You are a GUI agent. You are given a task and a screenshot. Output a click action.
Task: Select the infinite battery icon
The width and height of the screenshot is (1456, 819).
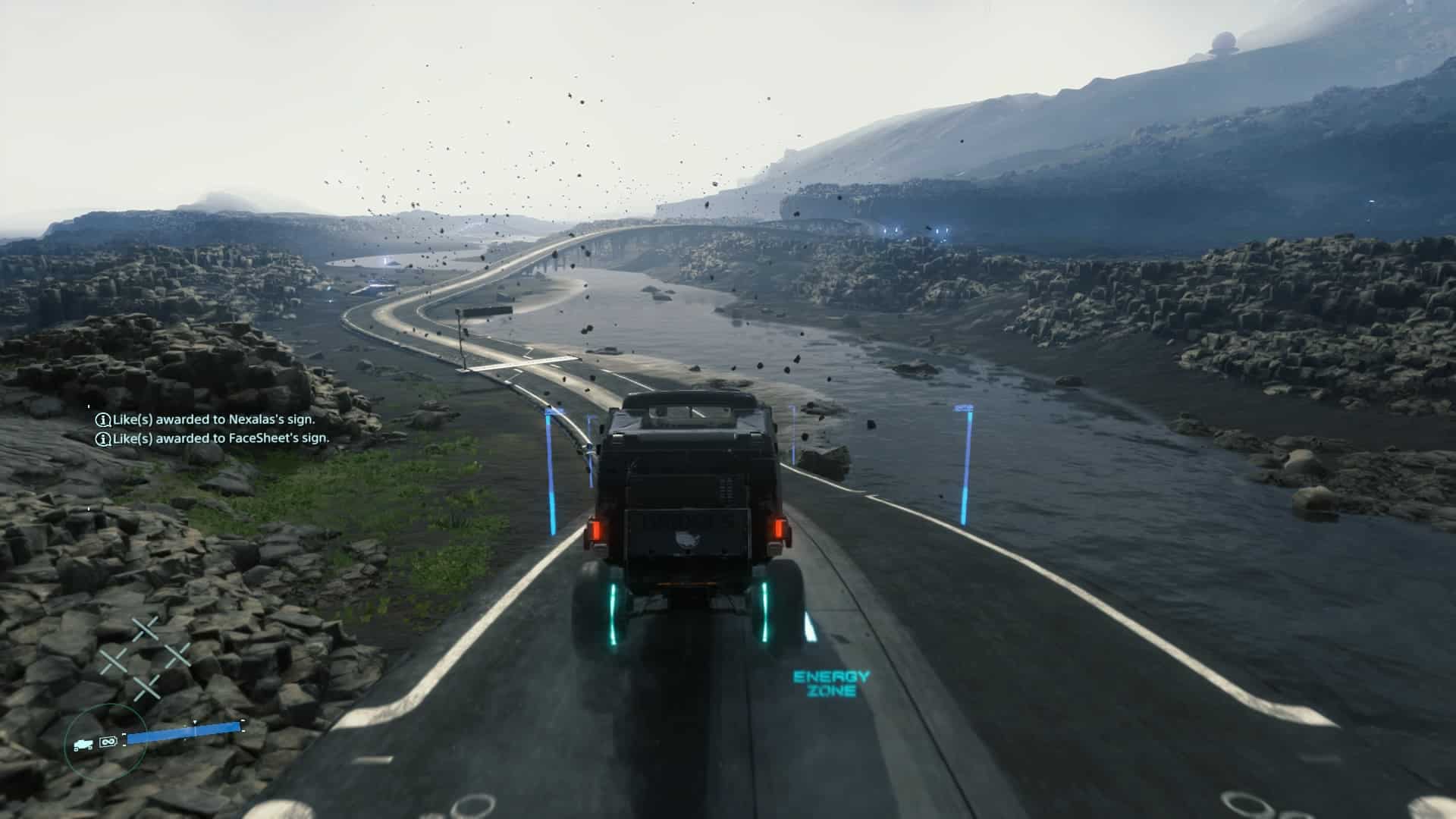108,740
